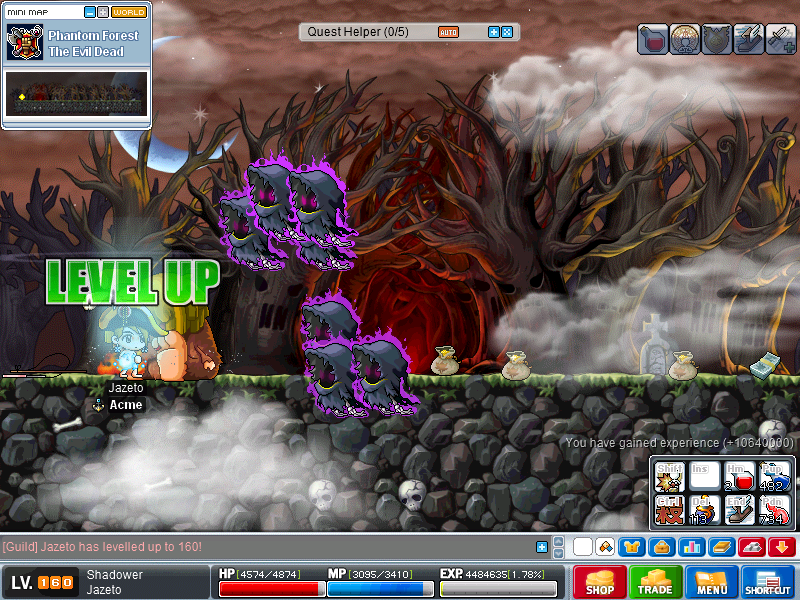Viewport: 800px width, 600px height.
Task: Open the World map from minimap
Action: tap(128, 12)
